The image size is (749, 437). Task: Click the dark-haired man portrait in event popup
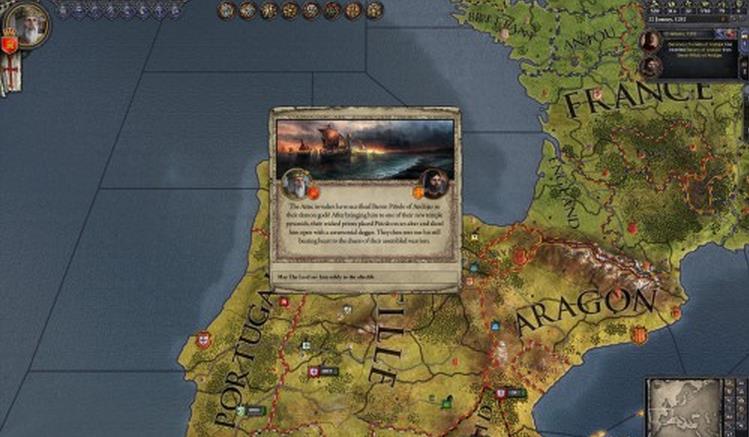(432, 182)
